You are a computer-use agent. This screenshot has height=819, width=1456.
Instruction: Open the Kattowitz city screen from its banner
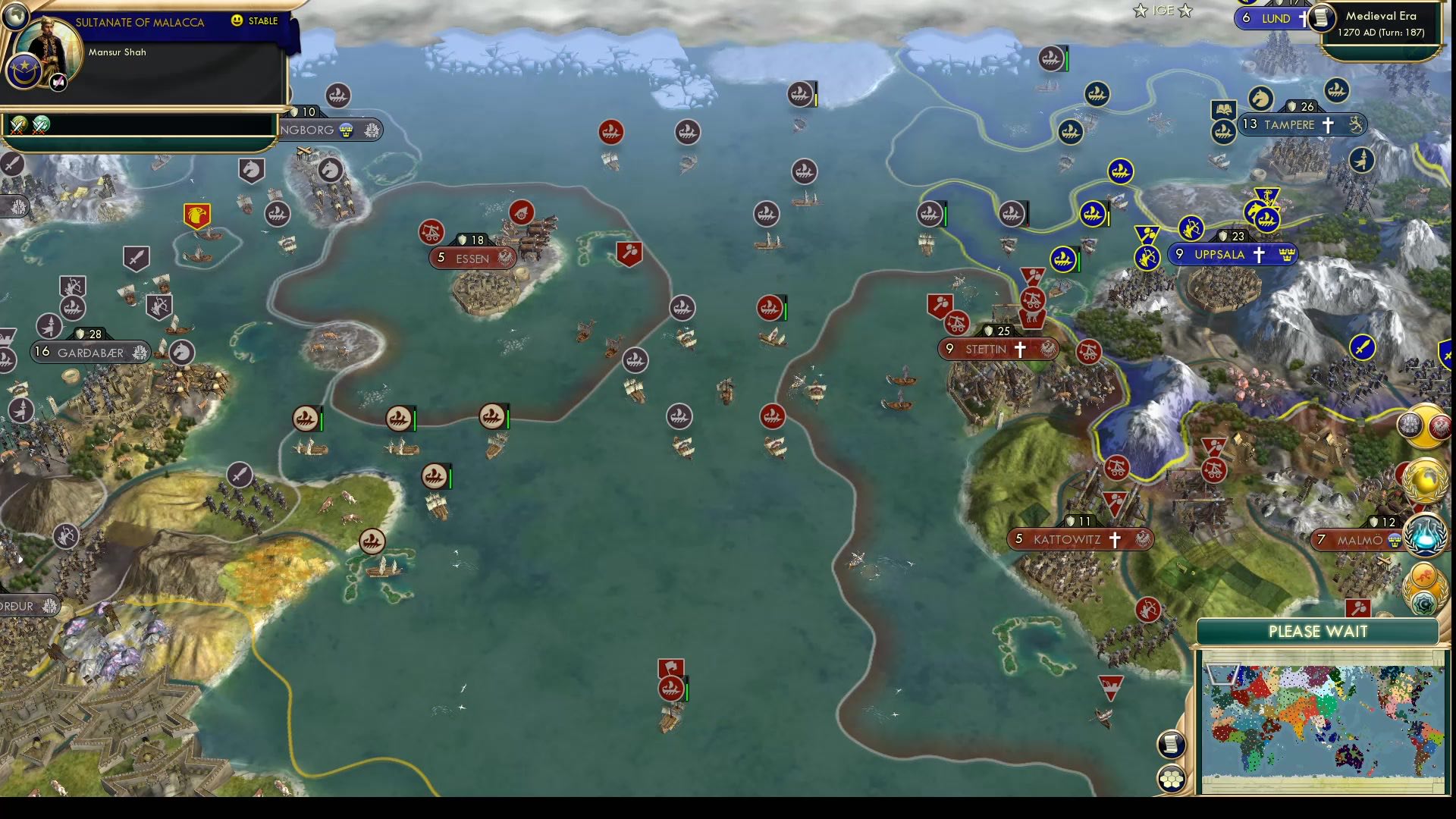[1080, 540]
